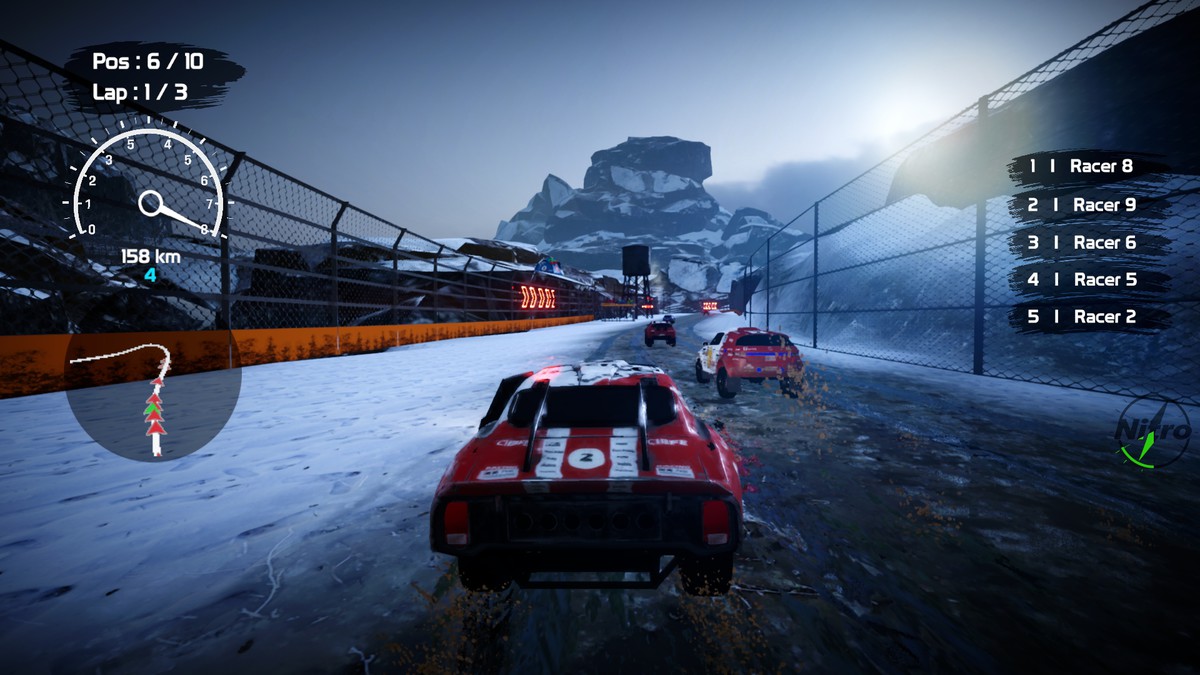Select Racer 9 leaderboard row
The image size is (1200, 675).
[1088, 205]
